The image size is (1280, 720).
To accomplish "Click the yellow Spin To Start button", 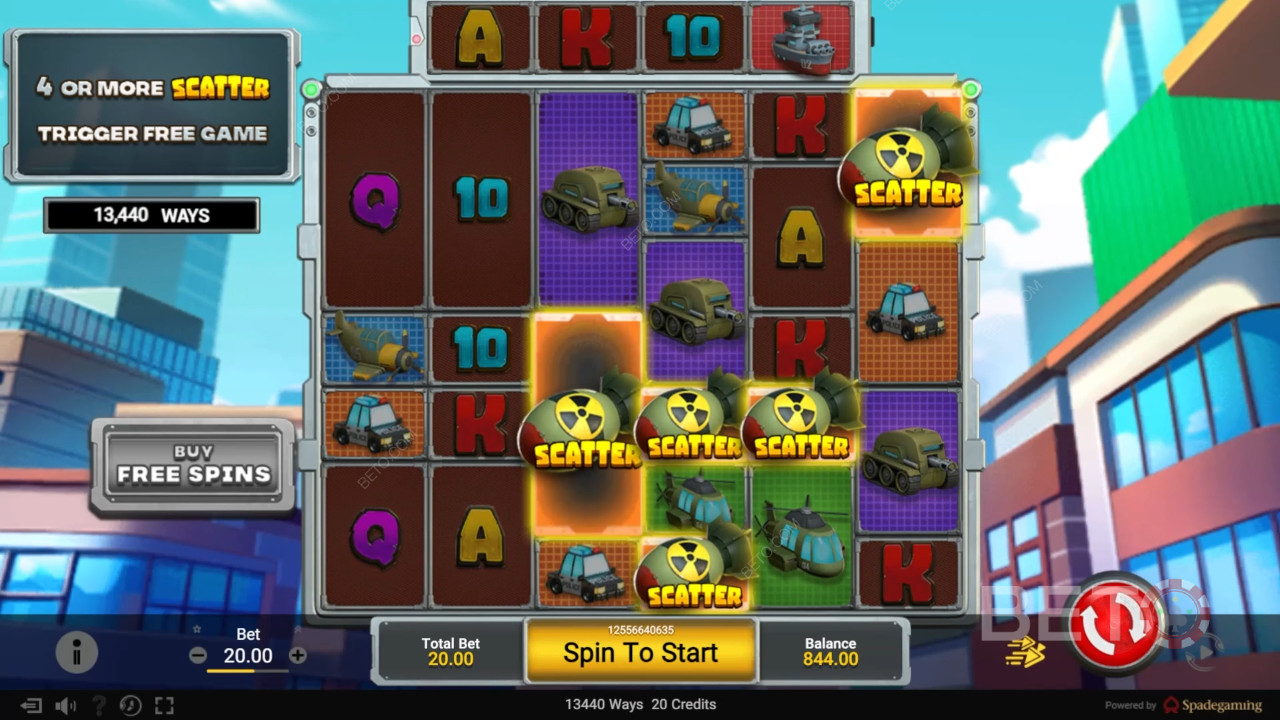I will [640, 652].
